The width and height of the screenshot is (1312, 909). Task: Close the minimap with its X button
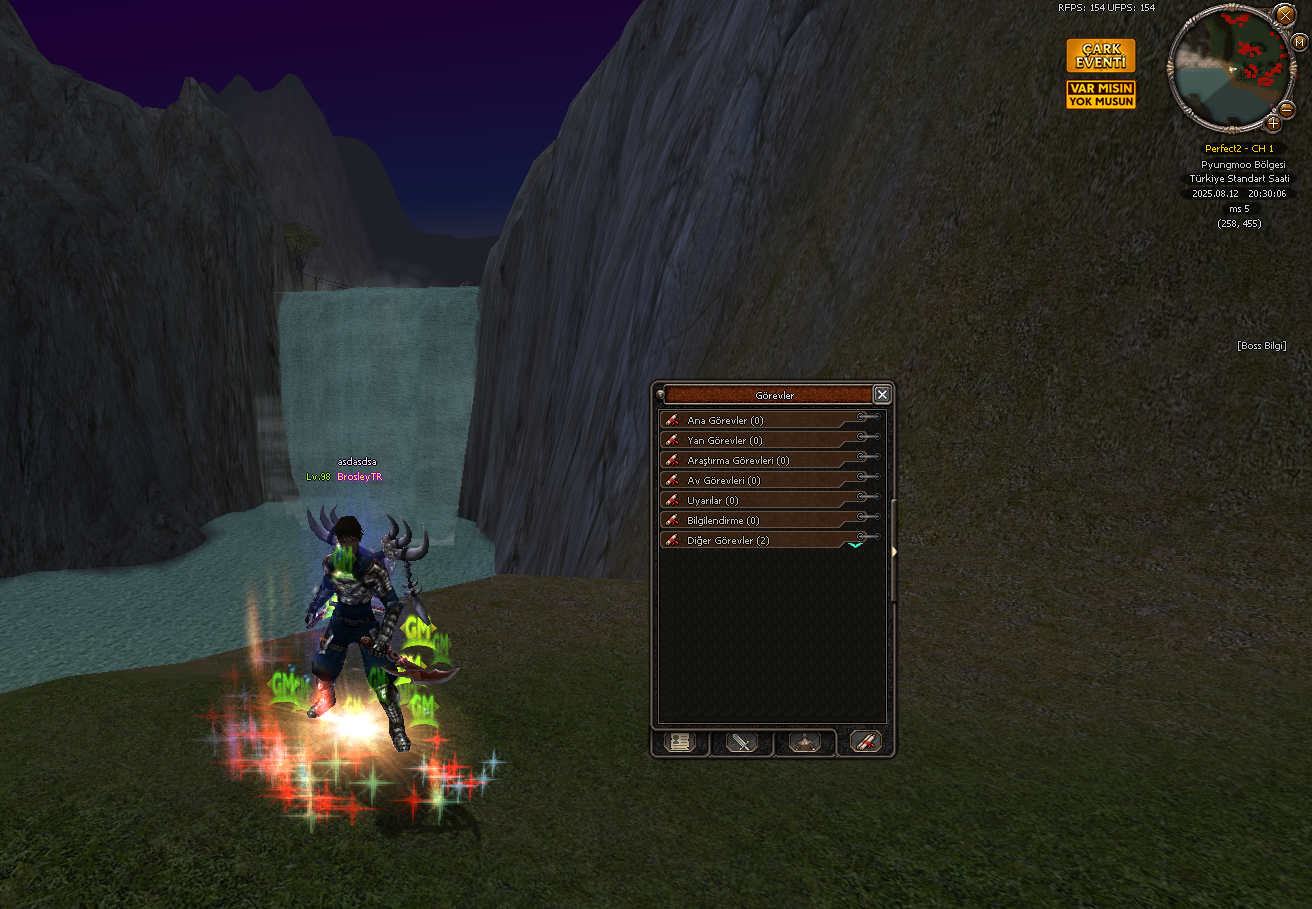pyautogui.click(x=1285, y=14)
